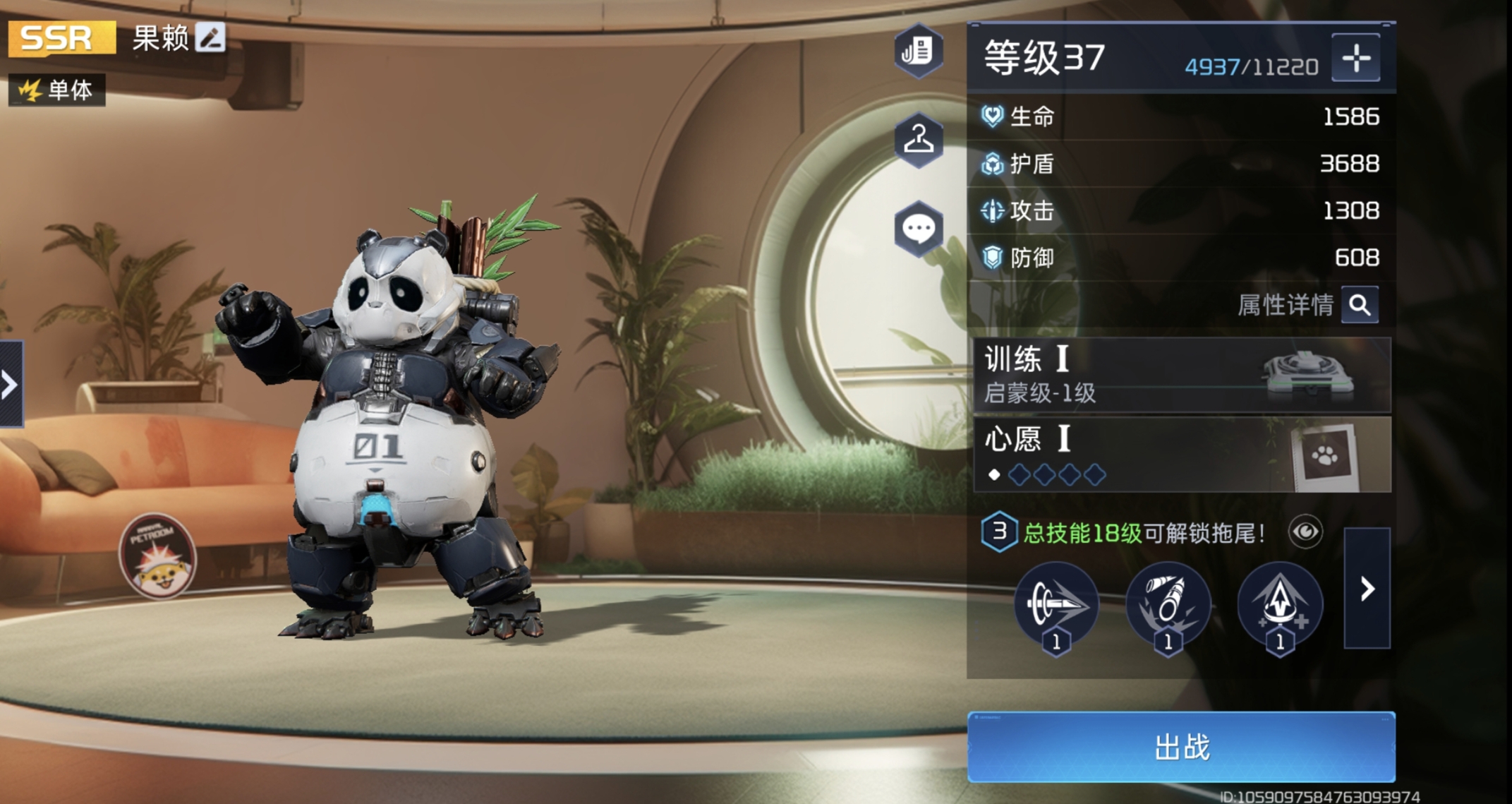Open the PETROOM dog badge
Viewport: 1512px width, 804px height.
157,556
